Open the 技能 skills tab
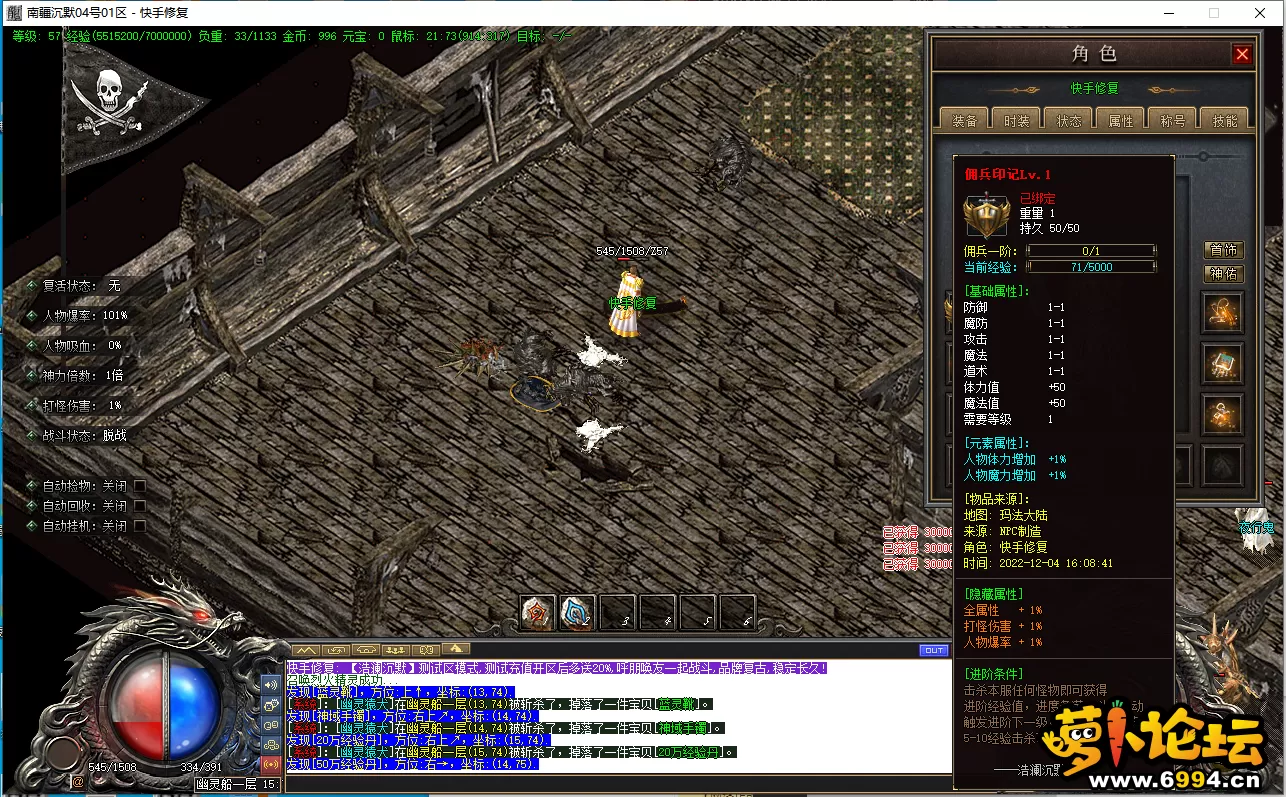The image size is (1286, 797). pyautogui.click(x=1224, y=120)
